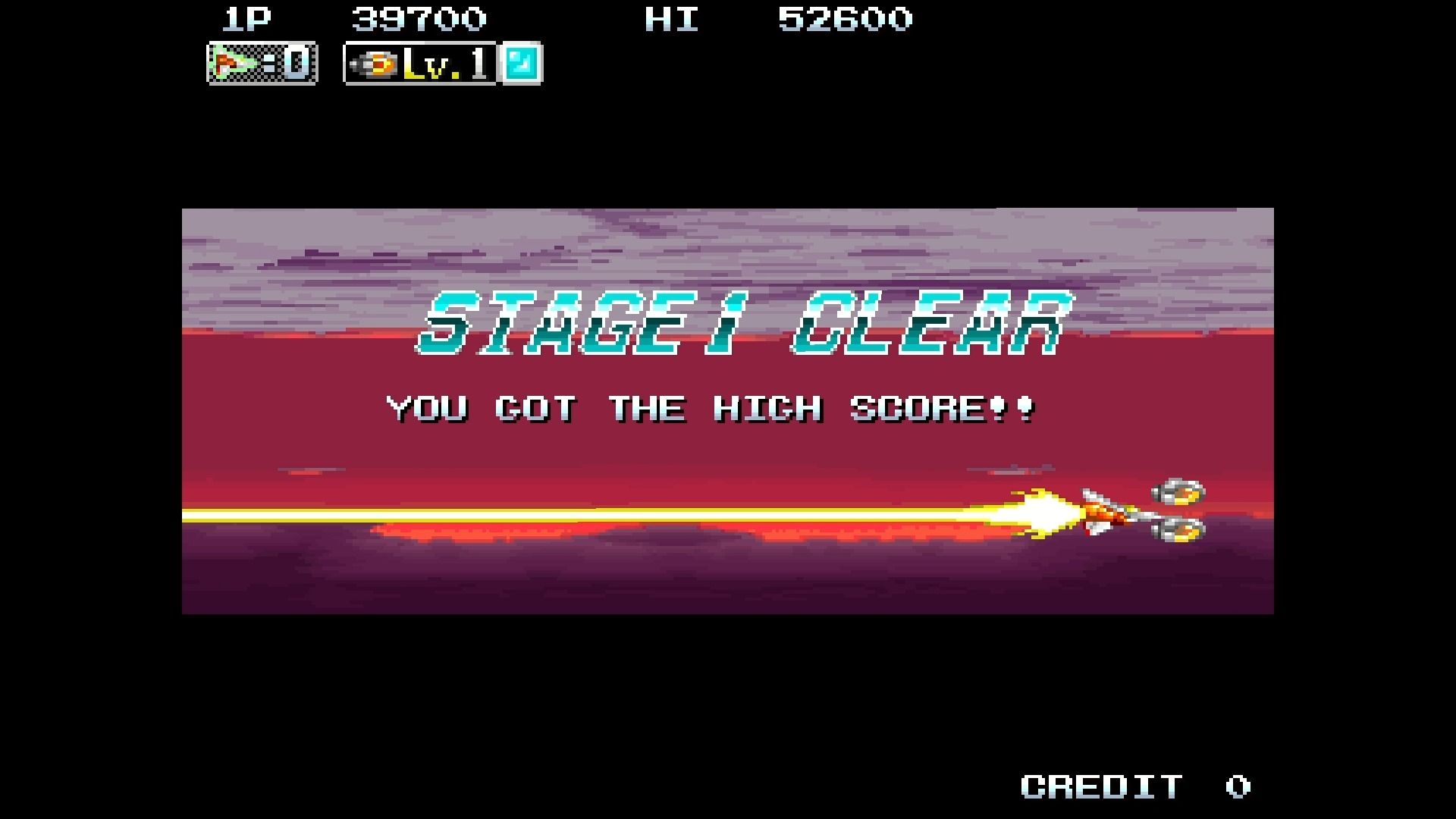This screenshot has width=1456, height=819.
Task: Click the checkered lives counter frame
Action: pos(262,64)
